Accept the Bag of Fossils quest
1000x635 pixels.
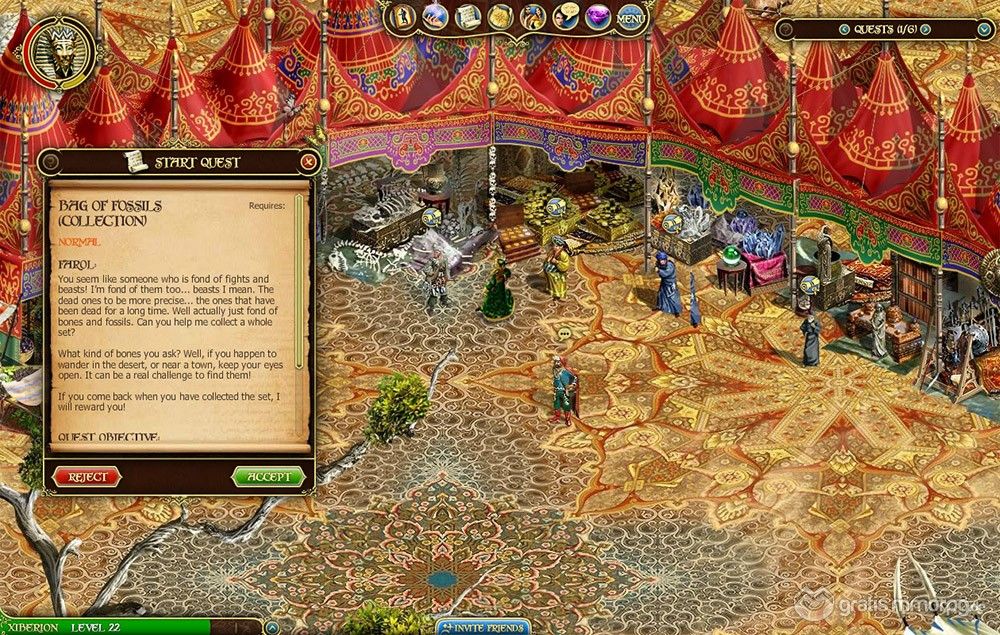[x=268, y=477]
